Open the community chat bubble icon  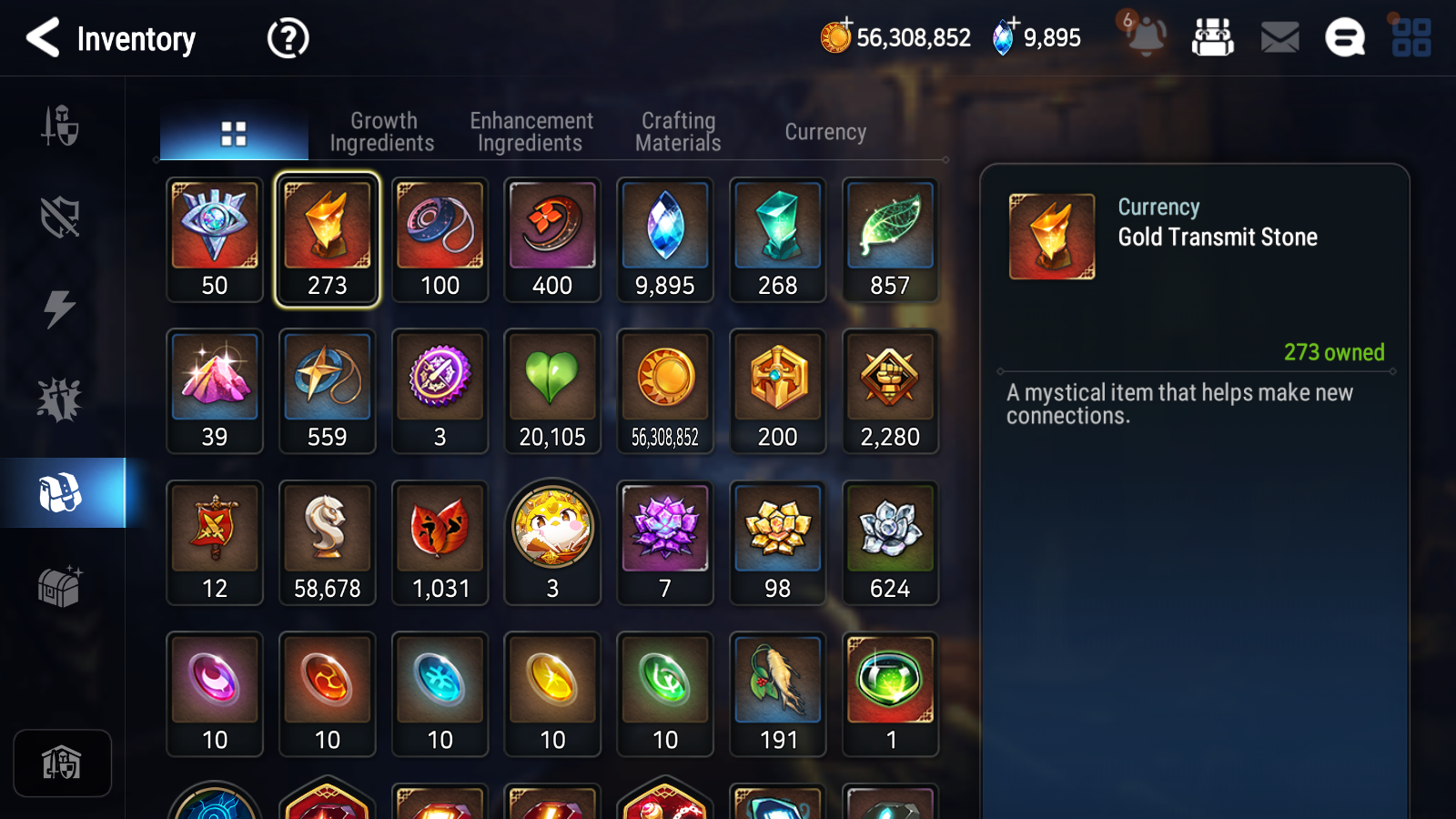coord(1344,38)
